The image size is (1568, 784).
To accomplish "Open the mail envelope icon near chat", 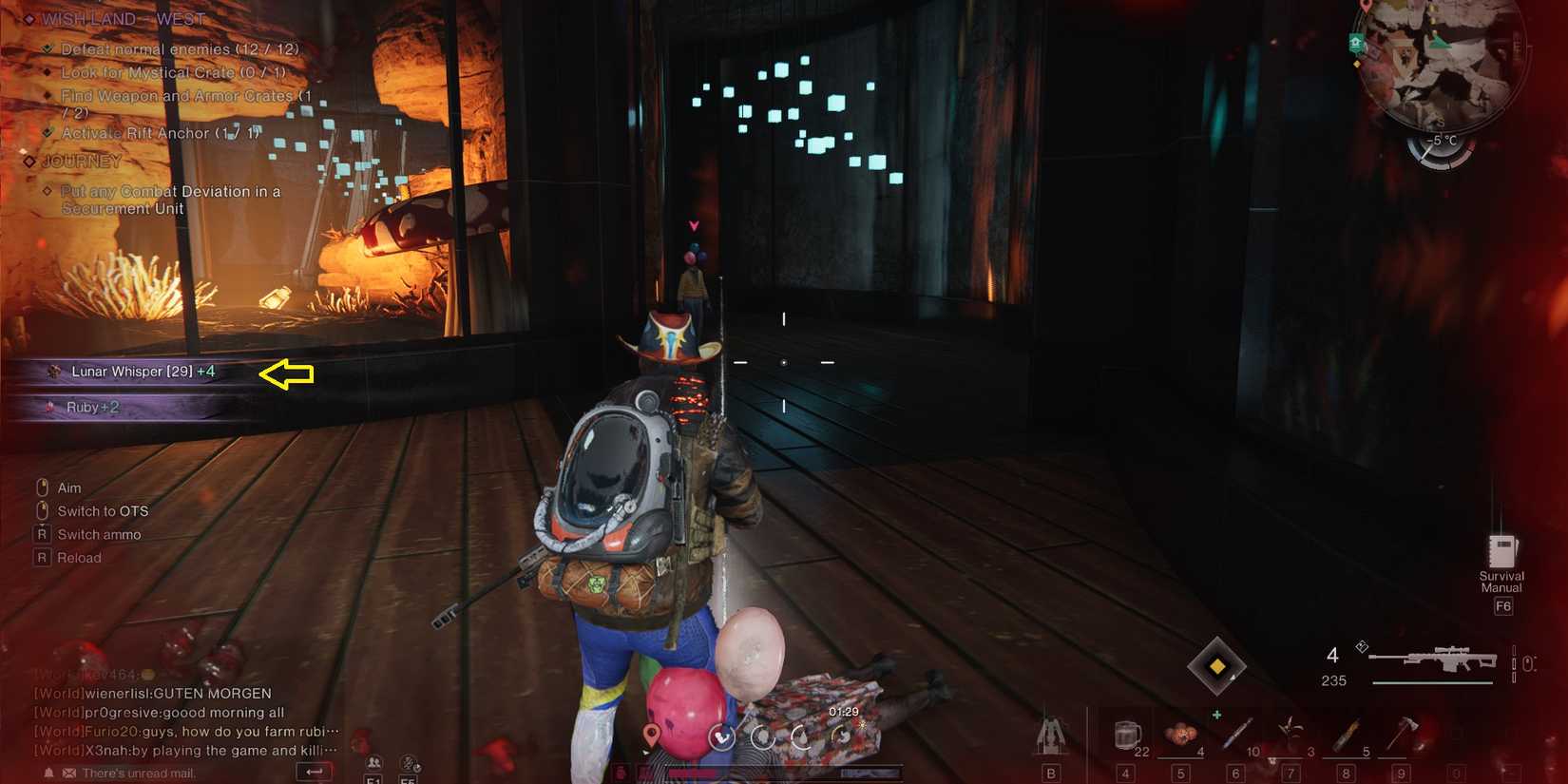I will 68,771.
